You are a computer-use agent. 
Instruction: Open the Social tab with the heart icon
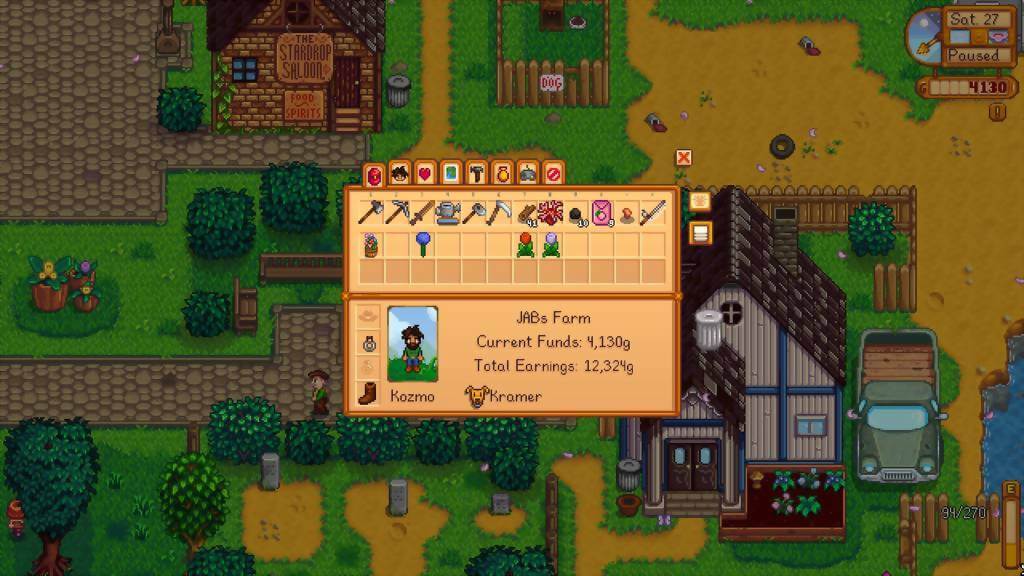[425, 174]
